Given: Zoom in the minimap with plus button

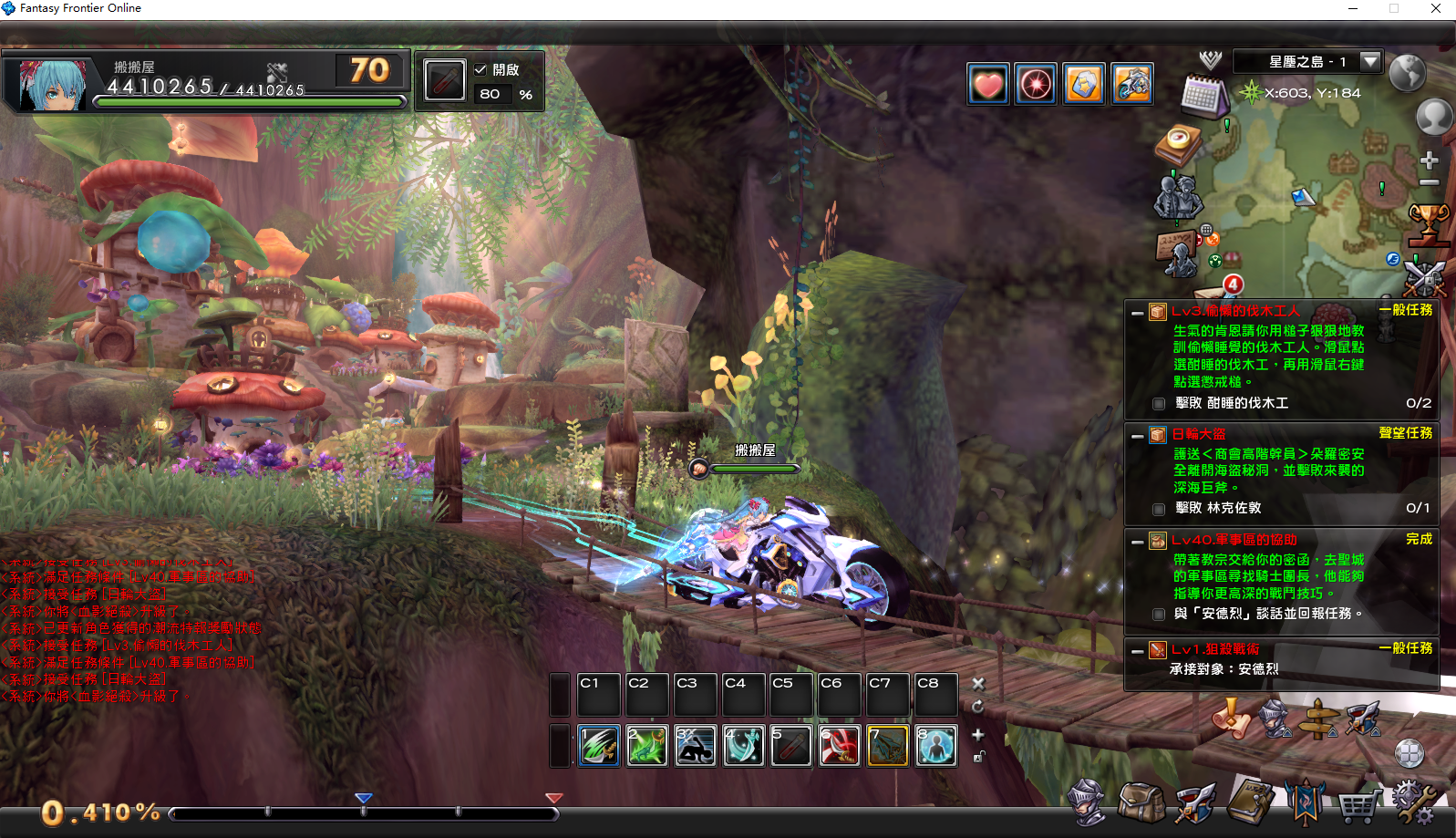Looking at the screenshot, I should [x=1429, y=160].
